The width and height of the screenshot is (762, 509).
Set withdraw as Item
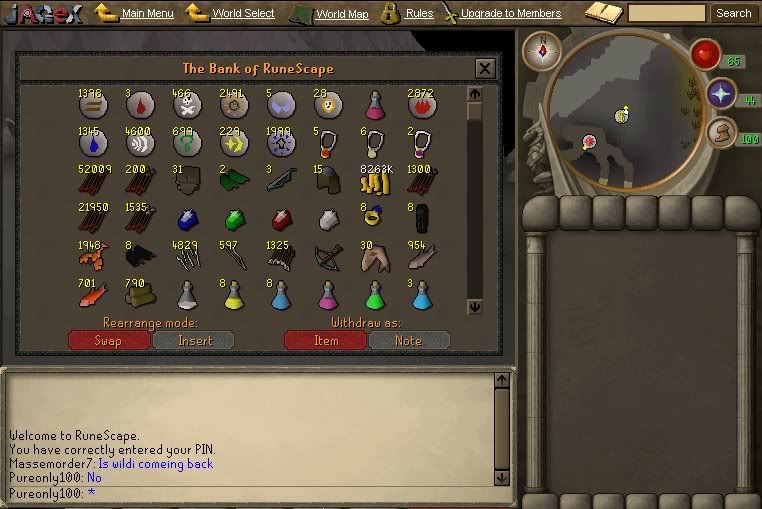tap(325, 340)
